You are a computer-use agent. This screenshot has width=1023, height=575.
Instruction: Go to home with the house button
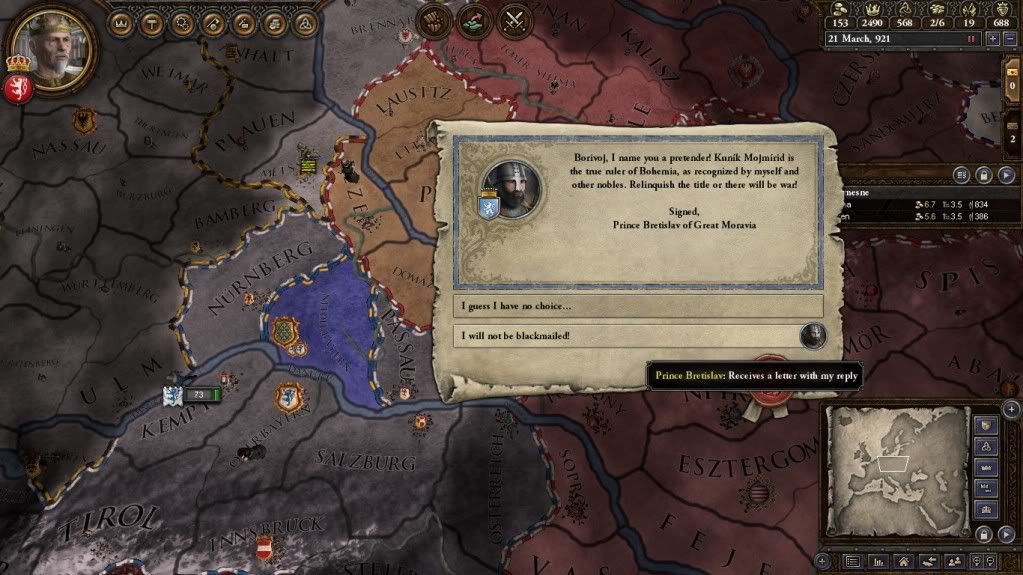[x=903, y=561]
